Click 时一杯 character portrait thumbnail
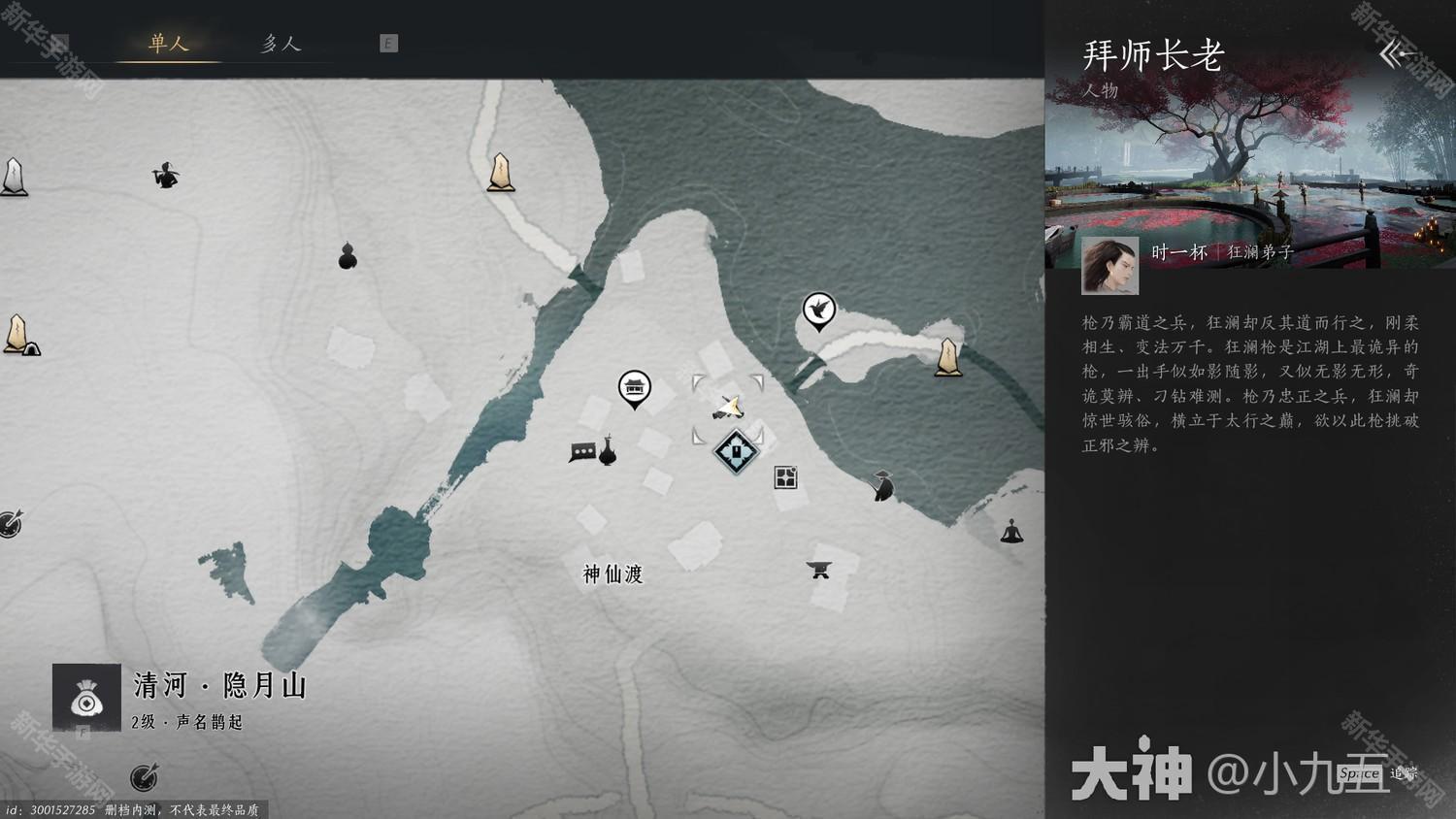1456x819 pixels. tap(1110, 264)
